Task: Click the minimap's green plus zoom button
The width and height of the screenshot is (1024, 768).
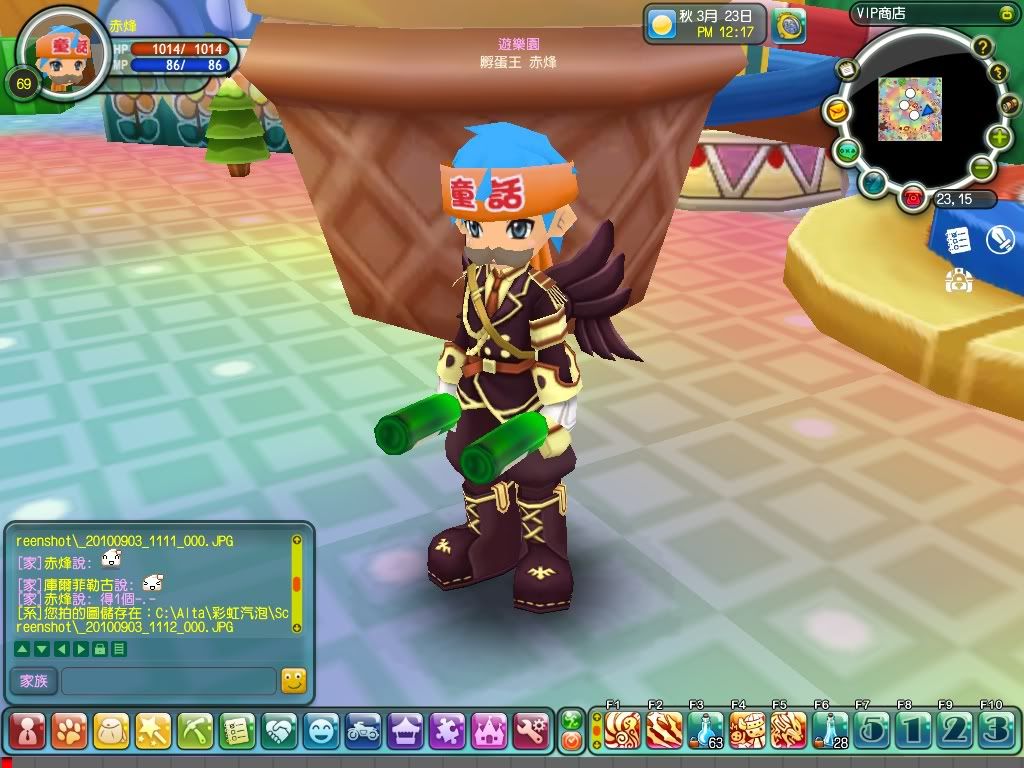Action: click(999, 138)
